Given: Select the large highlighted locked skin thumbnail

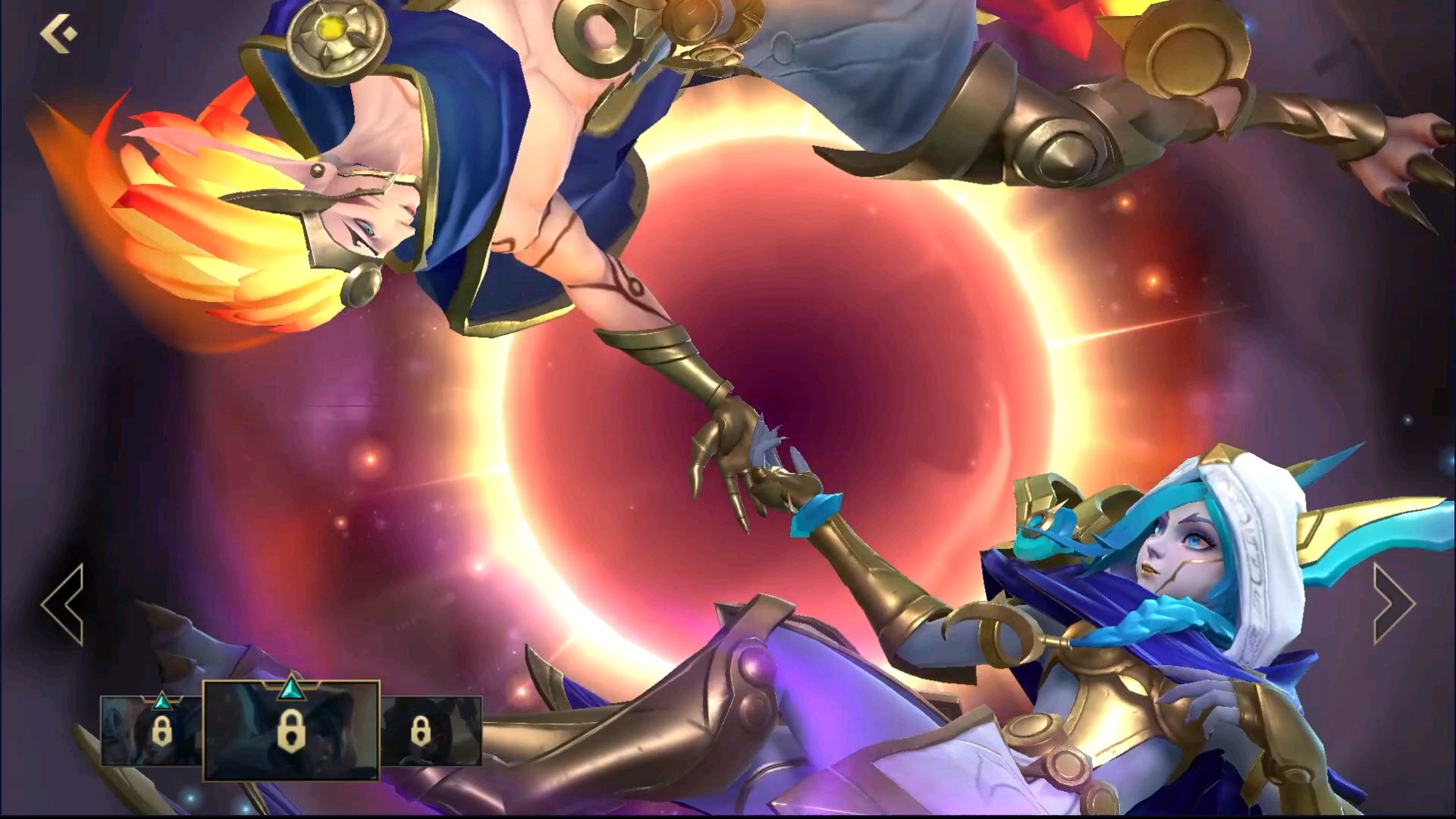Looking at the screenshot, I should (291, 730).
